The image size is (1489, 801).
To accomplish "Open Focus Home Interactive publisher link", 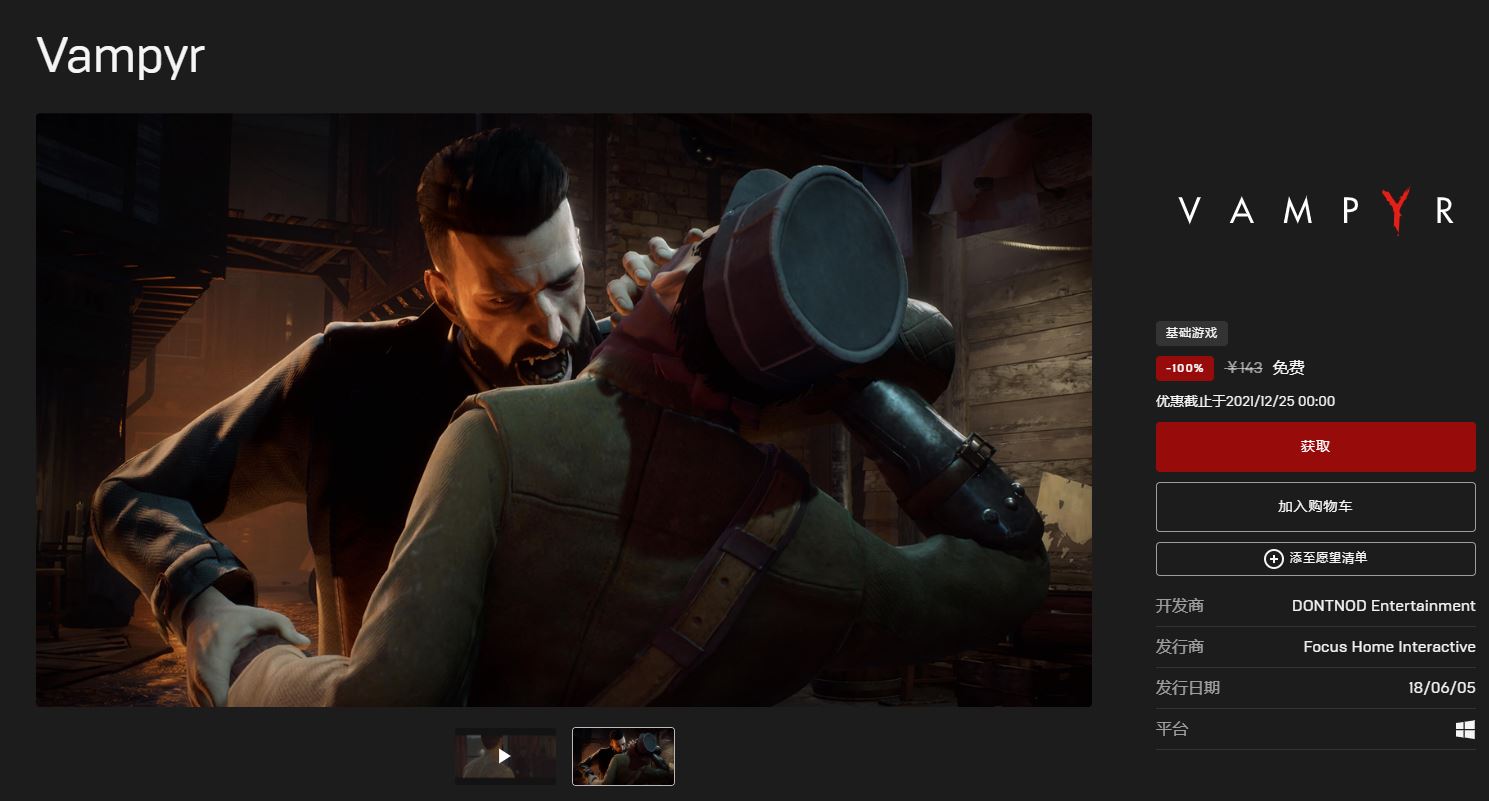I will click(x=1389, y=647).
